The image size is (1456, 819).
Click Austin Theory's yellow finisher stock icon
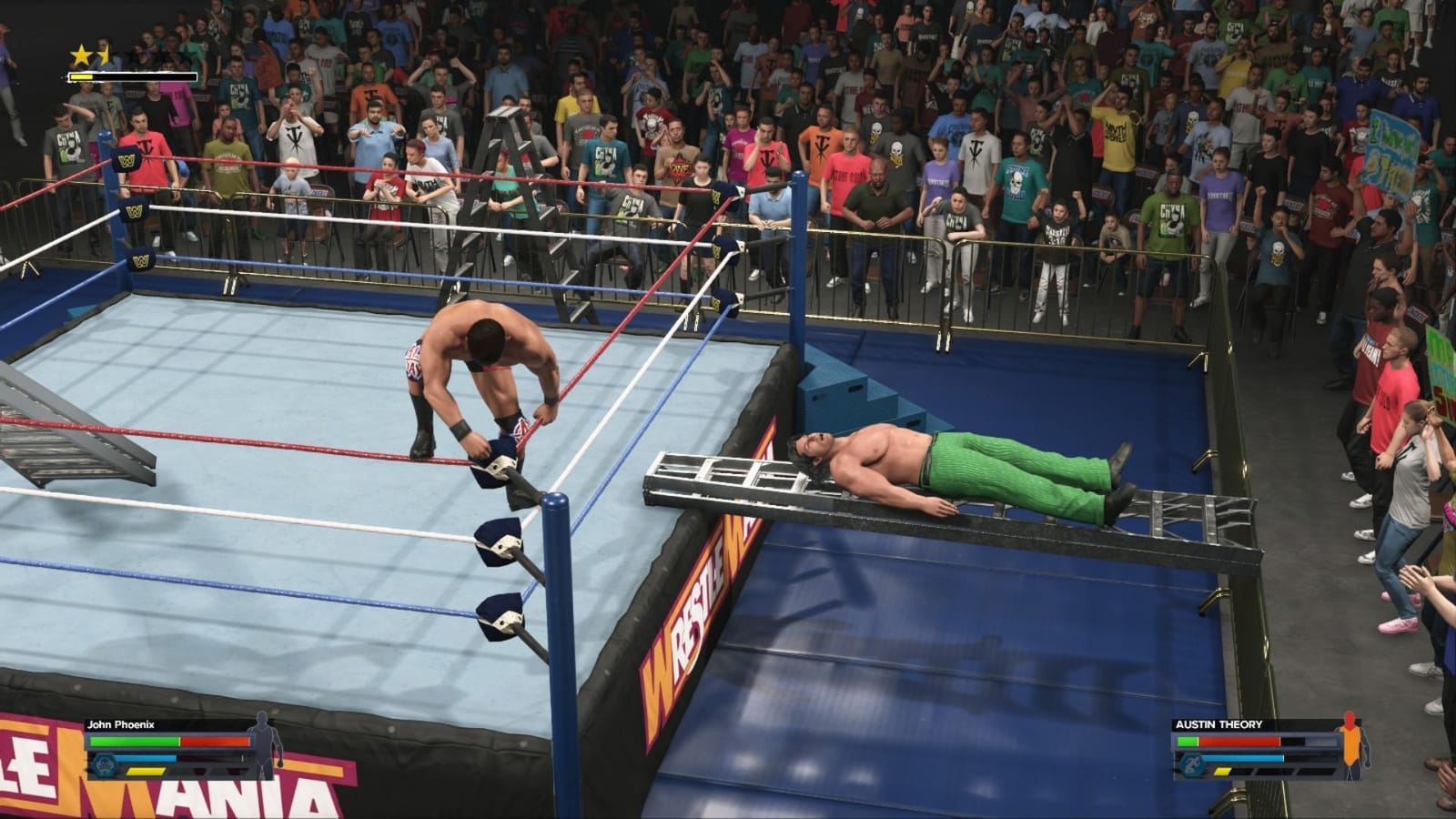1222,771
